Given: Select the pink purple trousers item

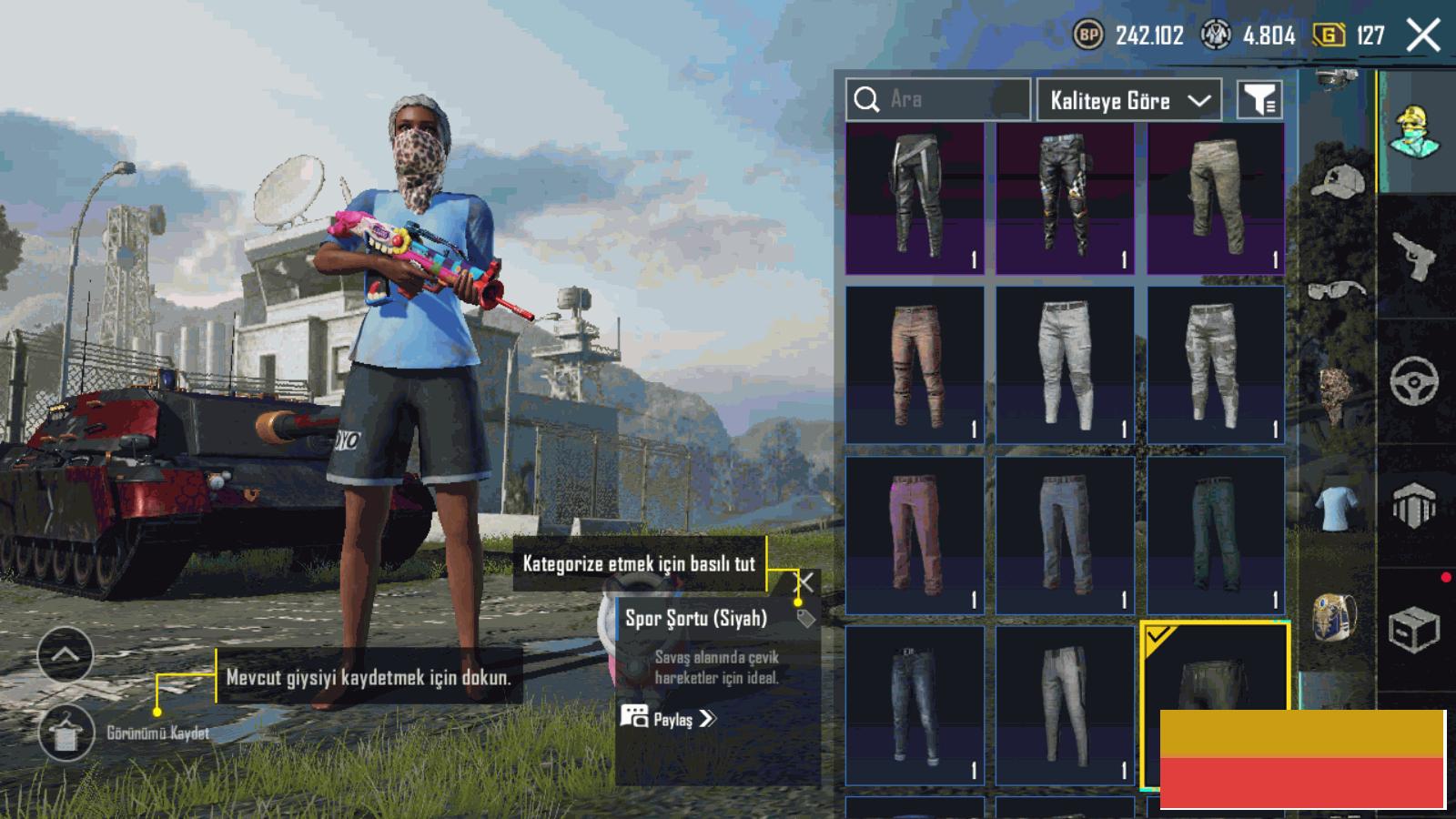Looking at the screenshot, I should pyautogui.click(x=915, y=535).
